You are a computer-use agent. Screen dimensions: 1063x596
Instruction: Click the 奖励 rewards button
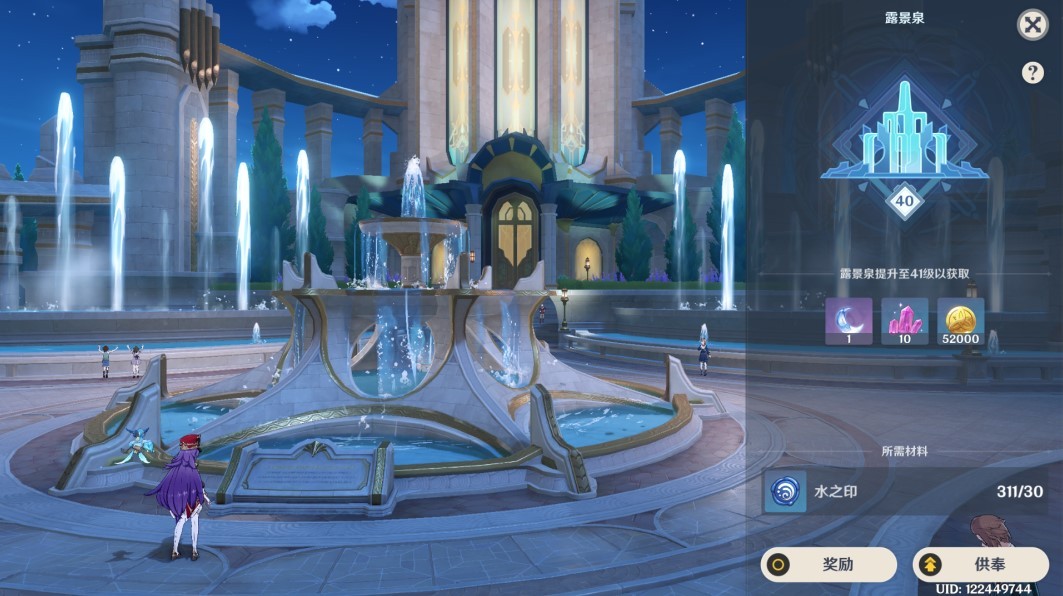pyautogui.click(x=828, y=565)
